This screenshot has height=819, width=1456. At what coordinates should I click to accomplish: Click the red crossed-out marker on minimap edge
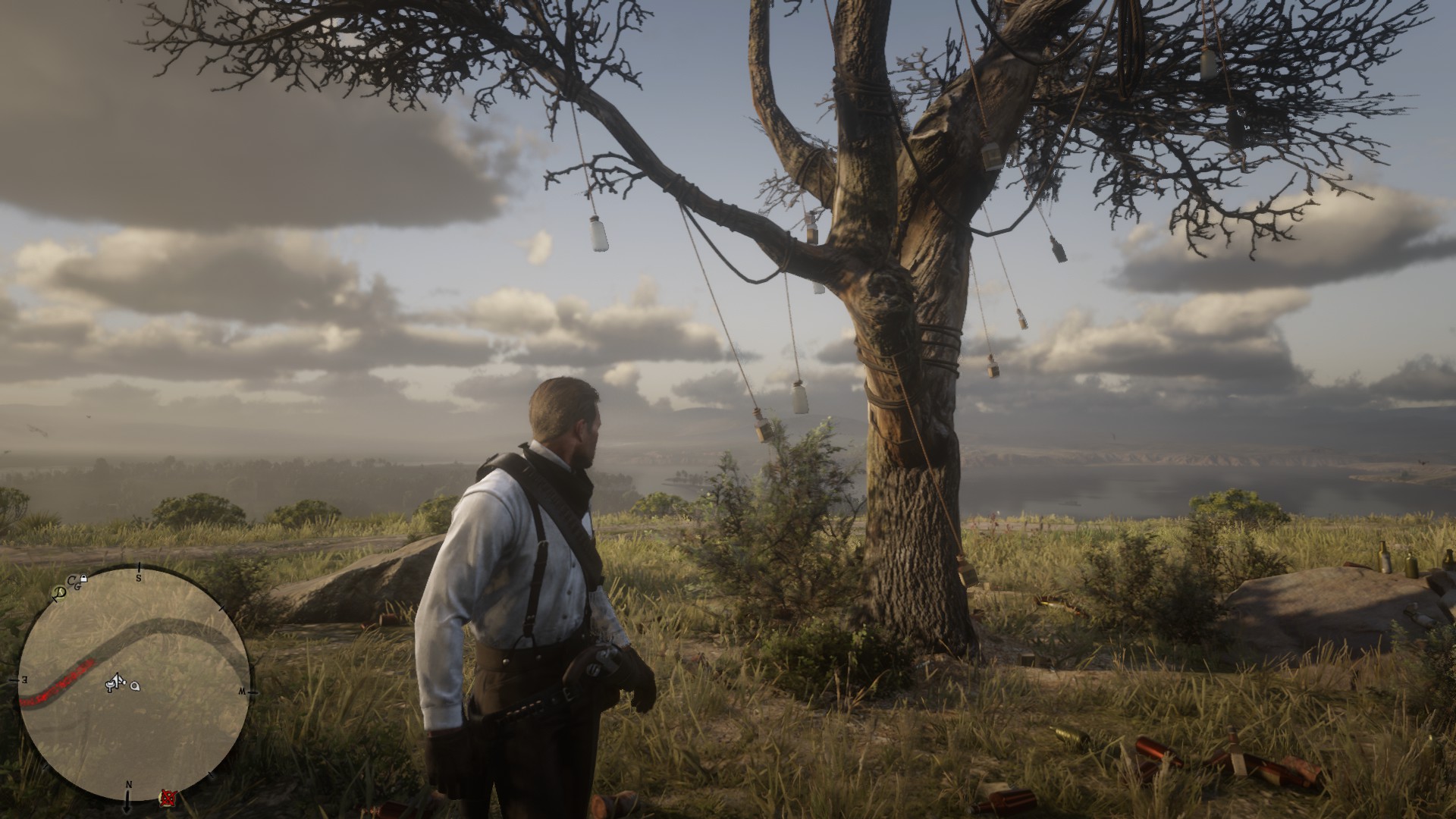click(x=167, y=797)
